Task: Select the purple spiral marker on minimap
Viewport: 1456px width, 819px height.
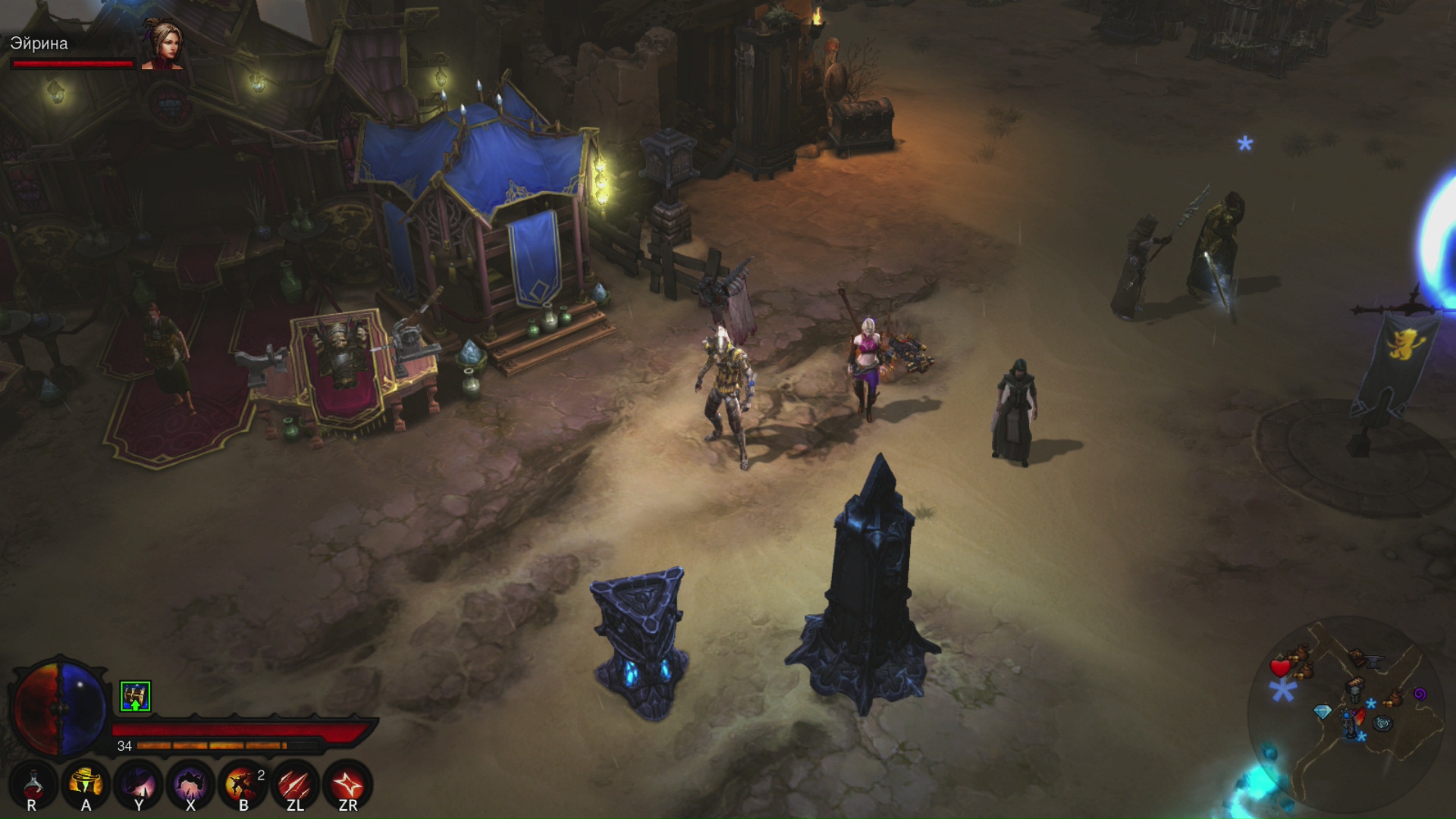Action: click(1420, 694)
